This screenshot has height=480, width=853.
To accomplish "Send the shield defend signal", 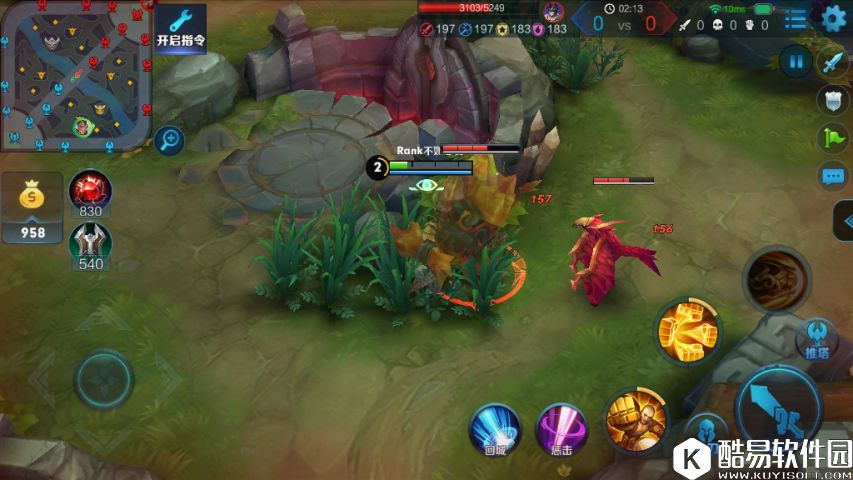I will pos(832,99).
